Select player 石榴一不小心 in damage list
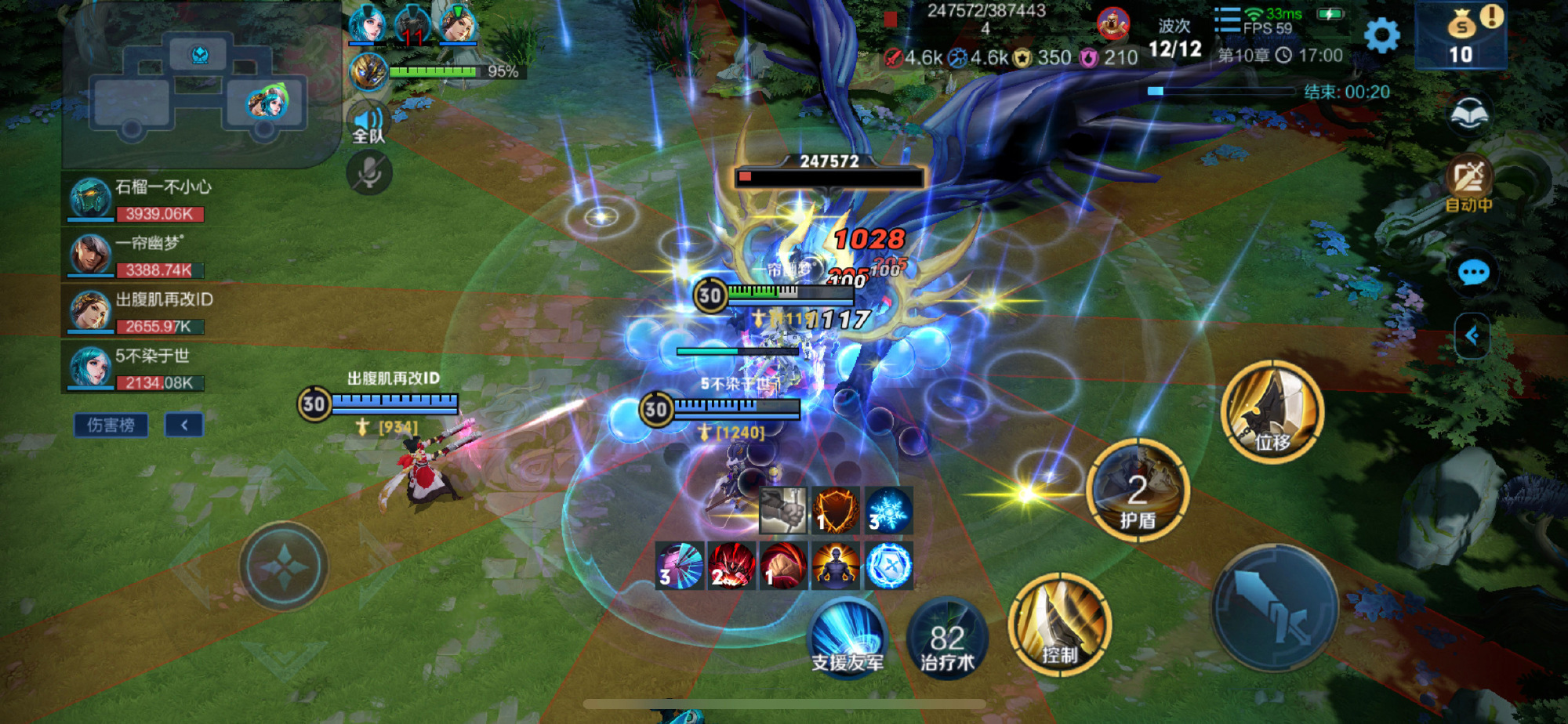 (137, 199)
